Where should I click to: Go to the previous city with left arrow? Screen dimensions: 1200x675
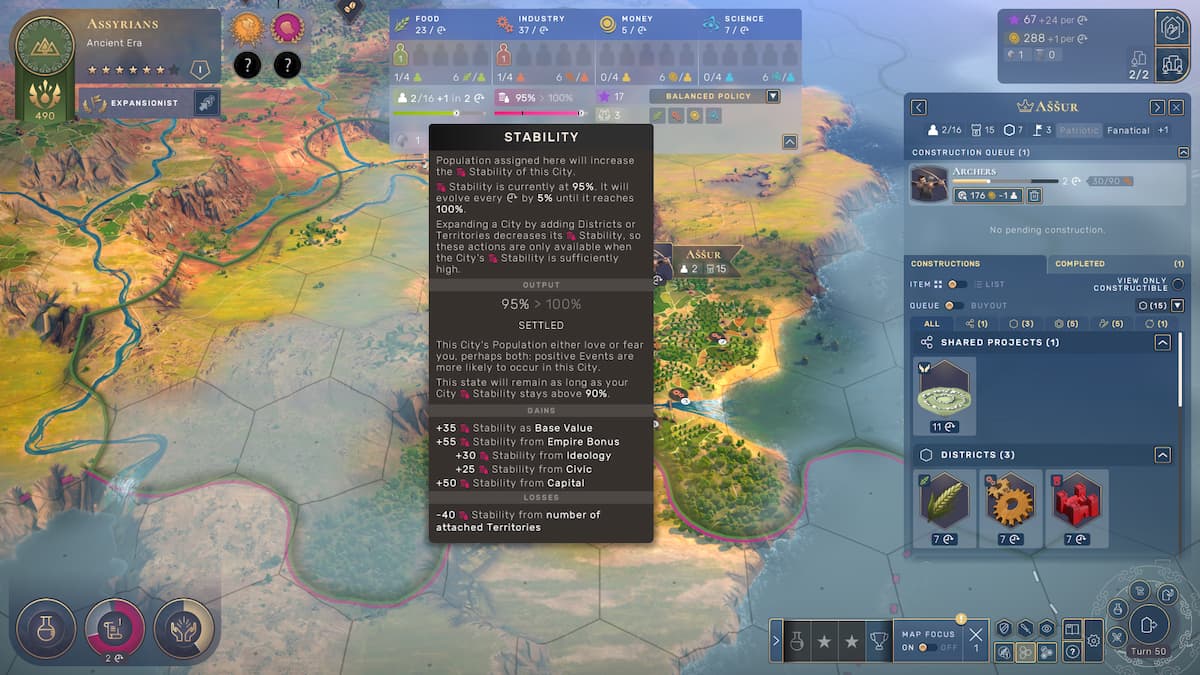click(x=919, y=107)
